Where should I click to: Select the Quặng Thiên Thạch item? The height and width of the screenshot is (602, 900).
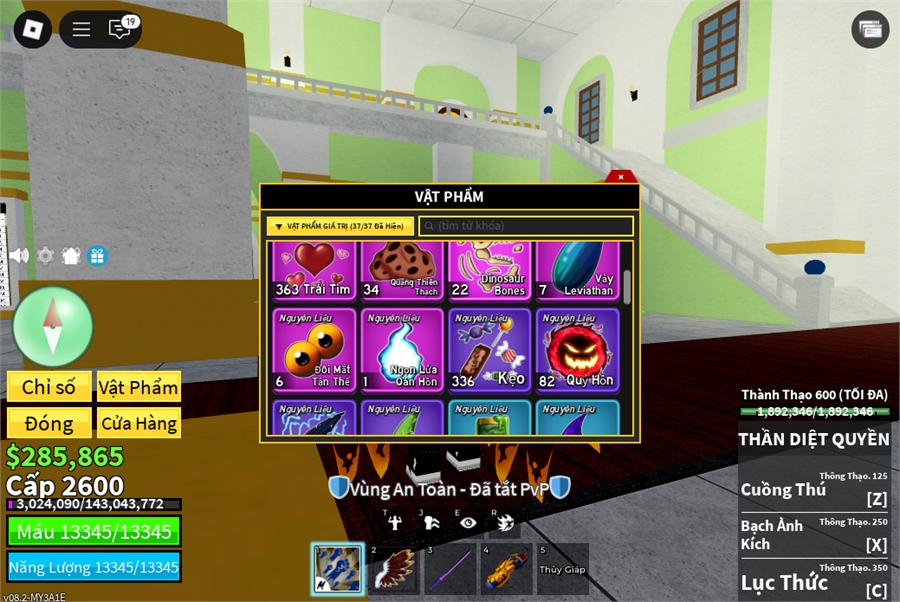[402, 270]
